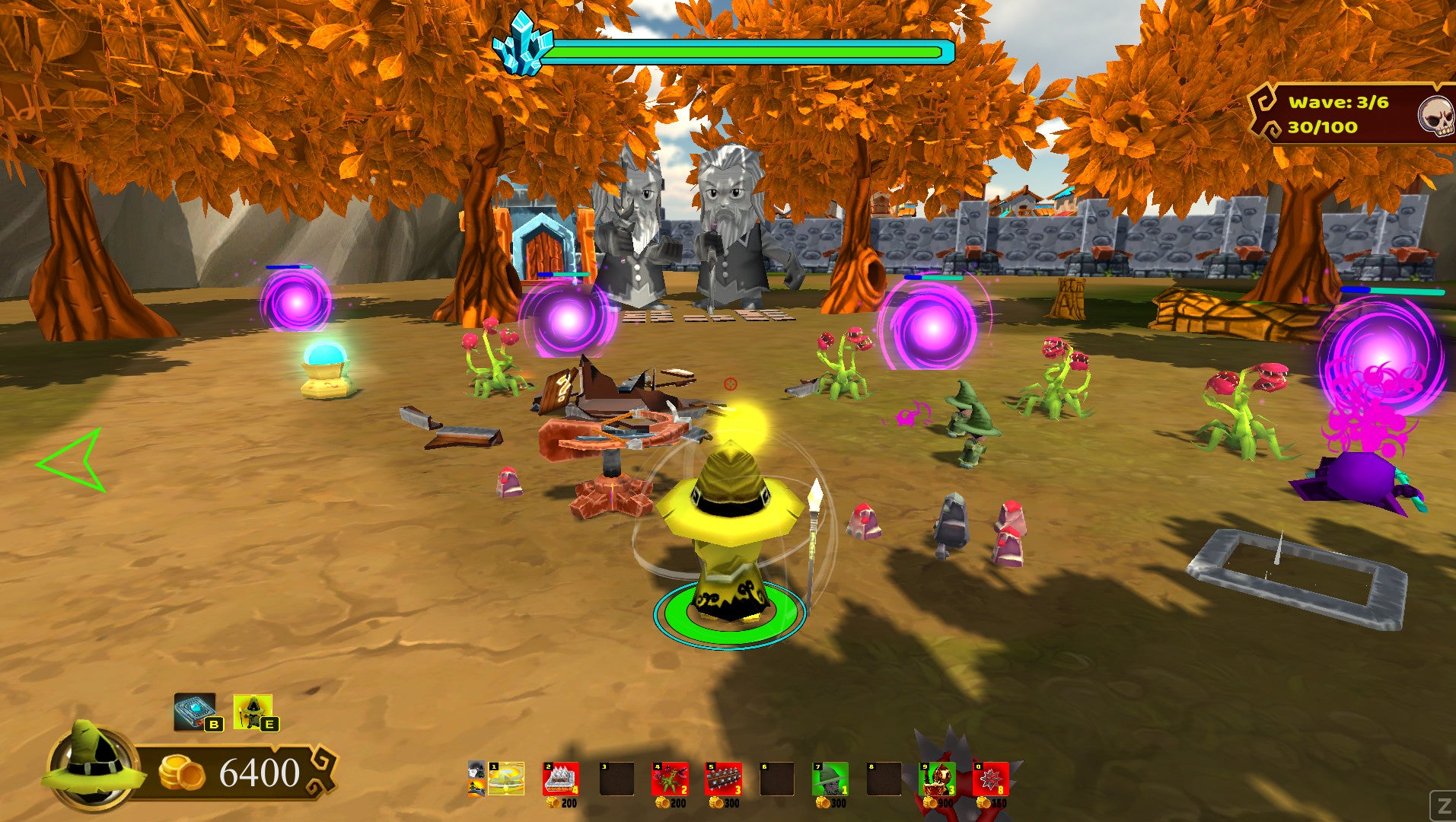Choose the carnivorous plant trap slot

point(670,779)
